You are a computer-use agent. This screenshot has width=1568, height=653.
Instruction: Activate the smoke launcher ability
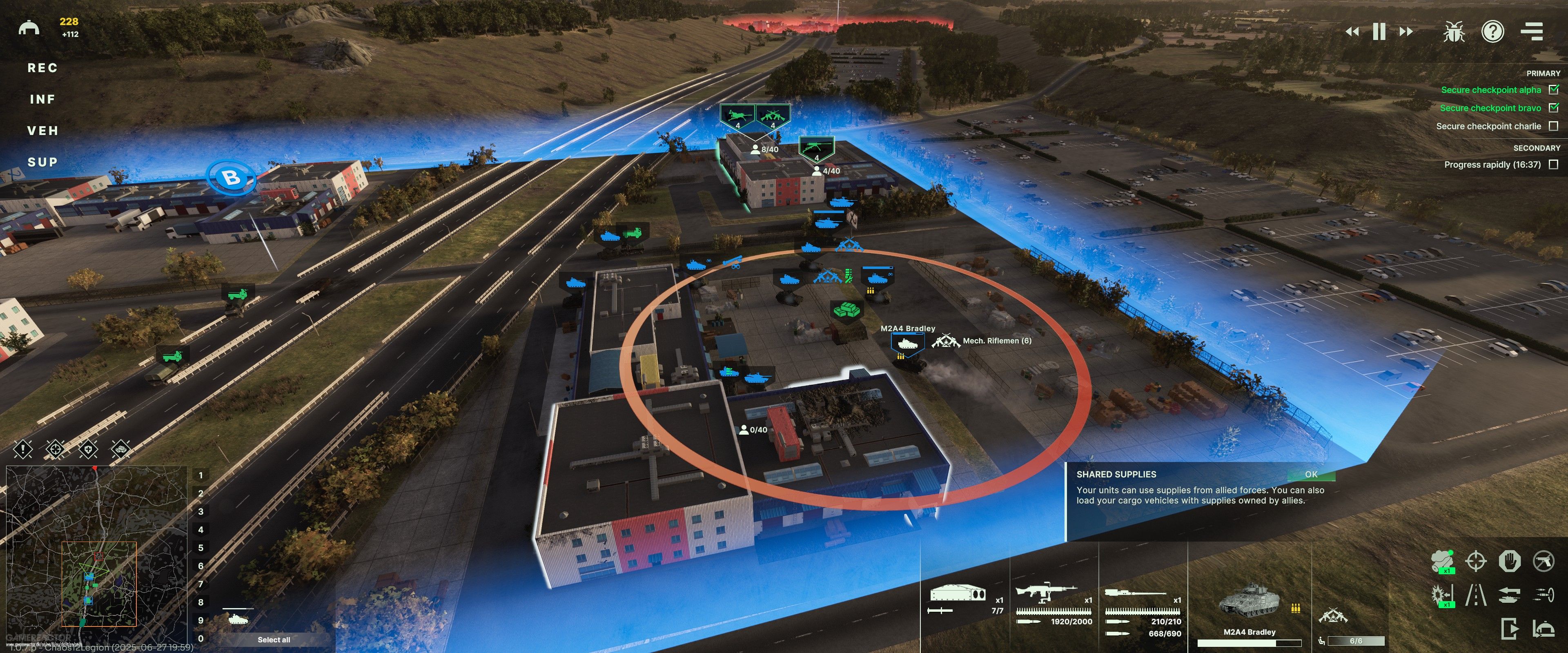(x=1443, y=560)
